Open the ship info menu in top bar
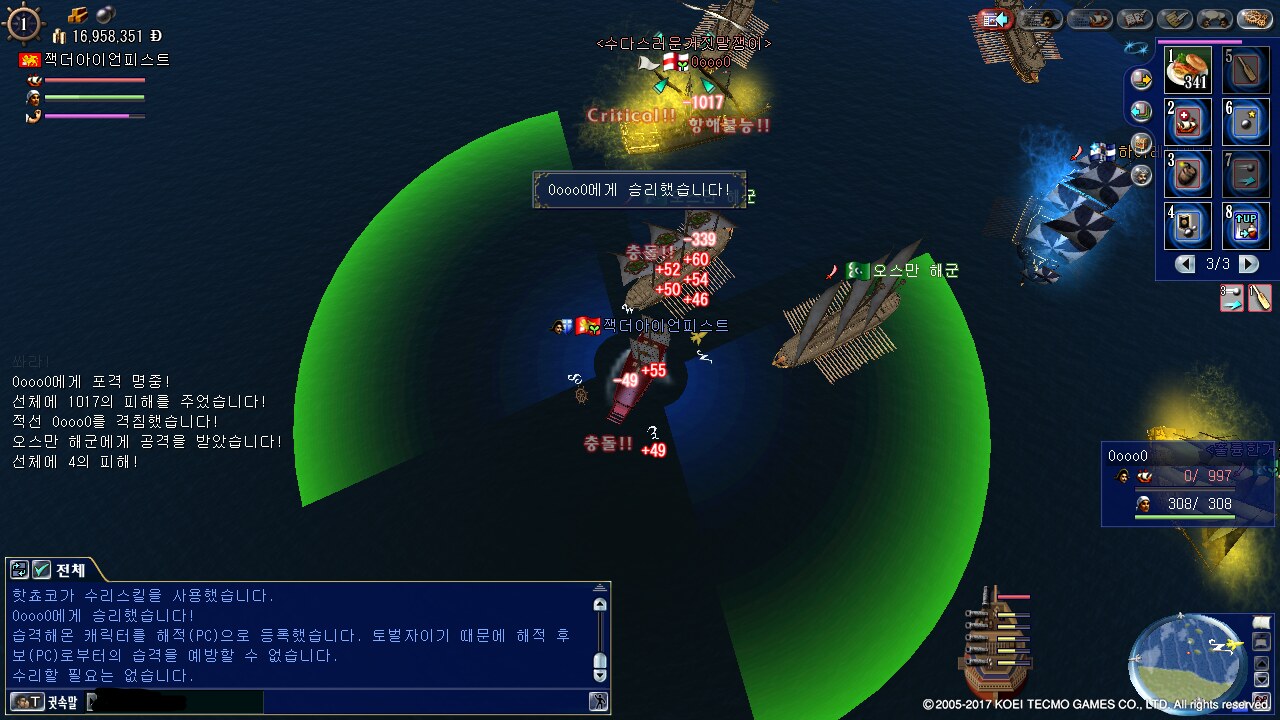 pyautogui.click(x=1089, y=18)
